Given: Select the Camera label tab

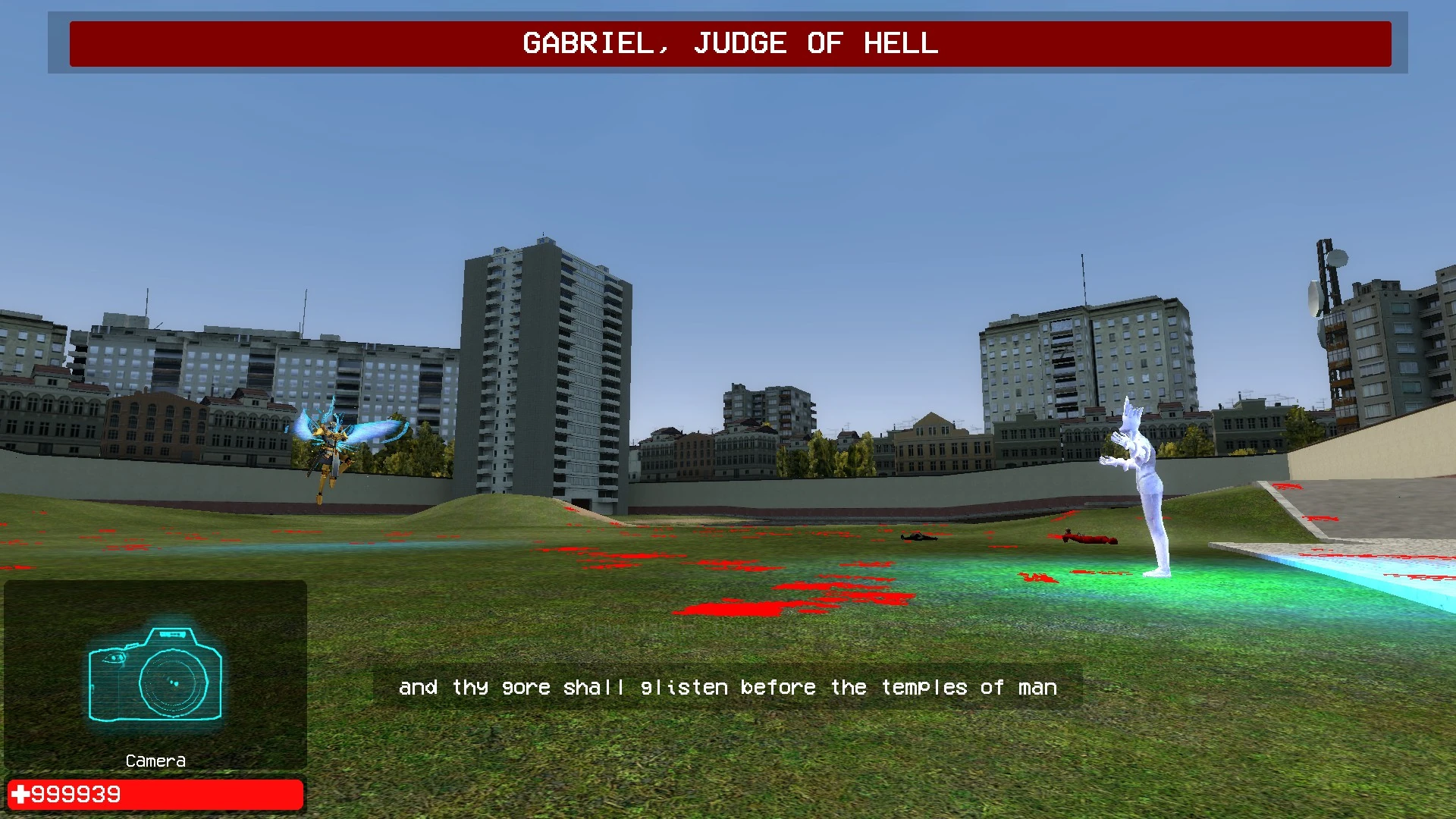Looking at the screenshot, I should point(155,761).
